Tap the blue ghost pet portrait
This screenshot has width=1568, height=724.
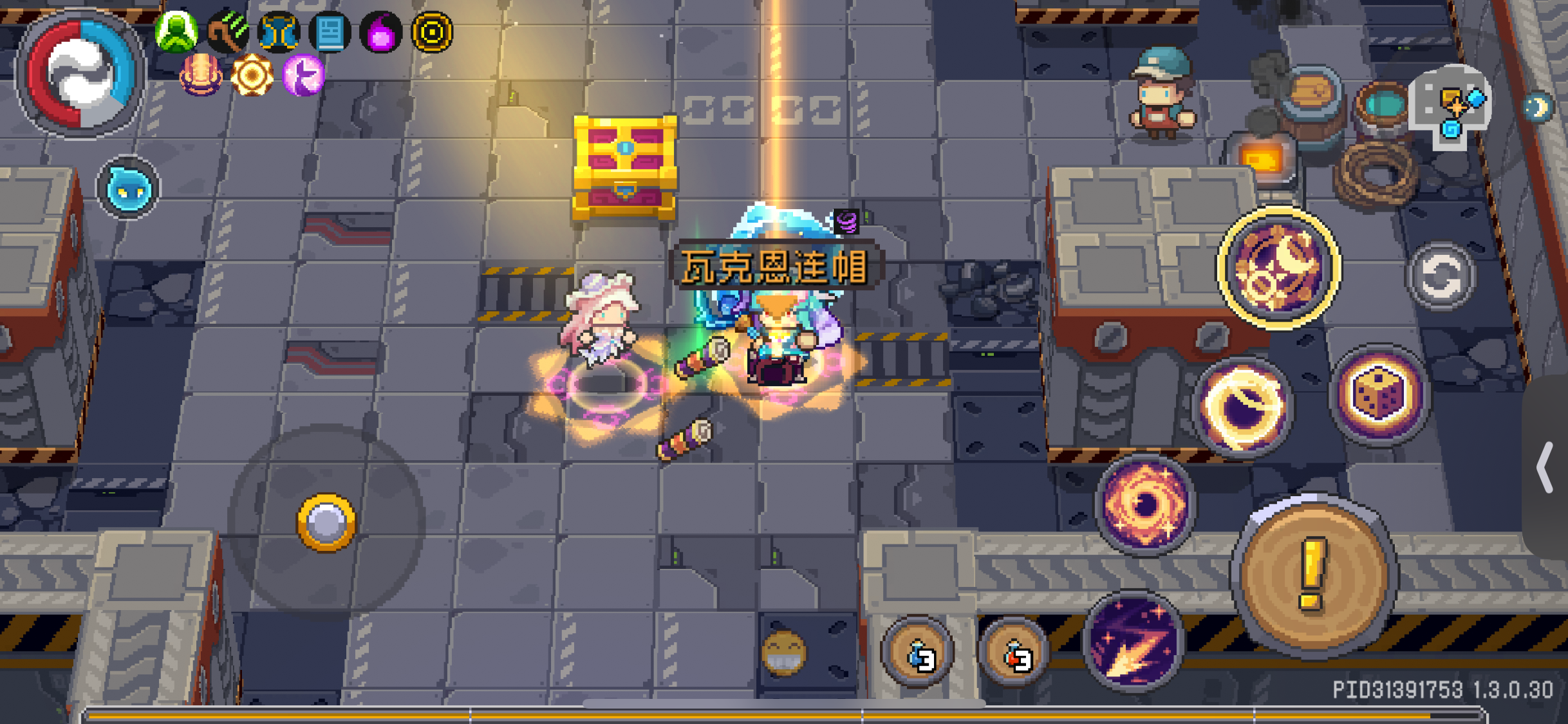[x=127, y=187]
